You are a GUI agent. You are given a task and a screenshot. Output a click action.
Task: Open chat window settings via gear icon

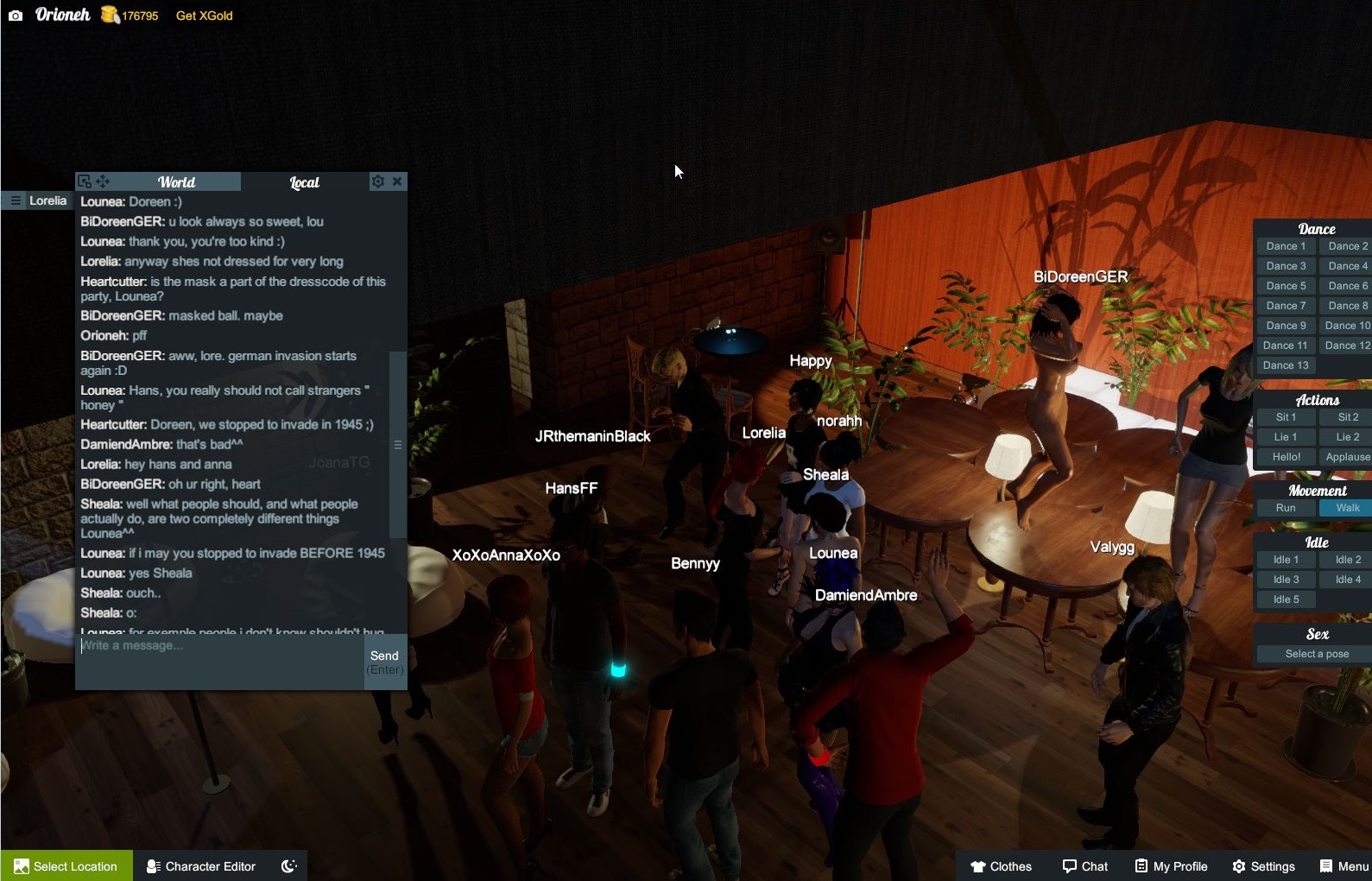coord(377,181)
